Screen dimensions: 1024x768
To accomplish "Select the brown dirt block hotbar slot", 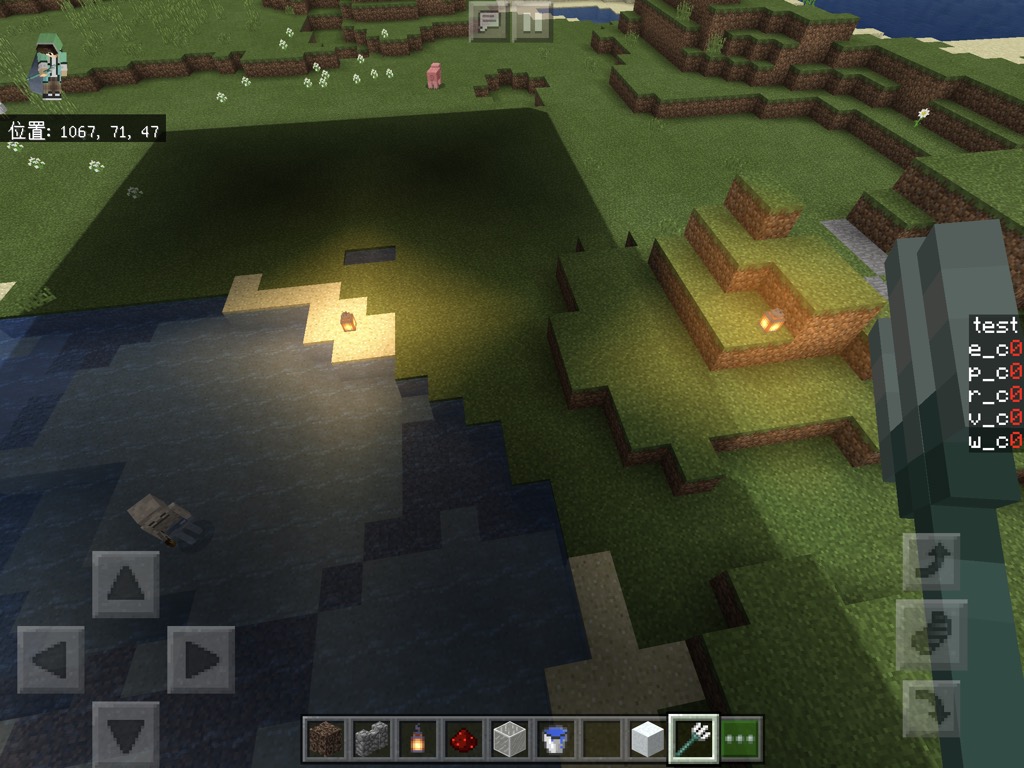I will (324, 739).
